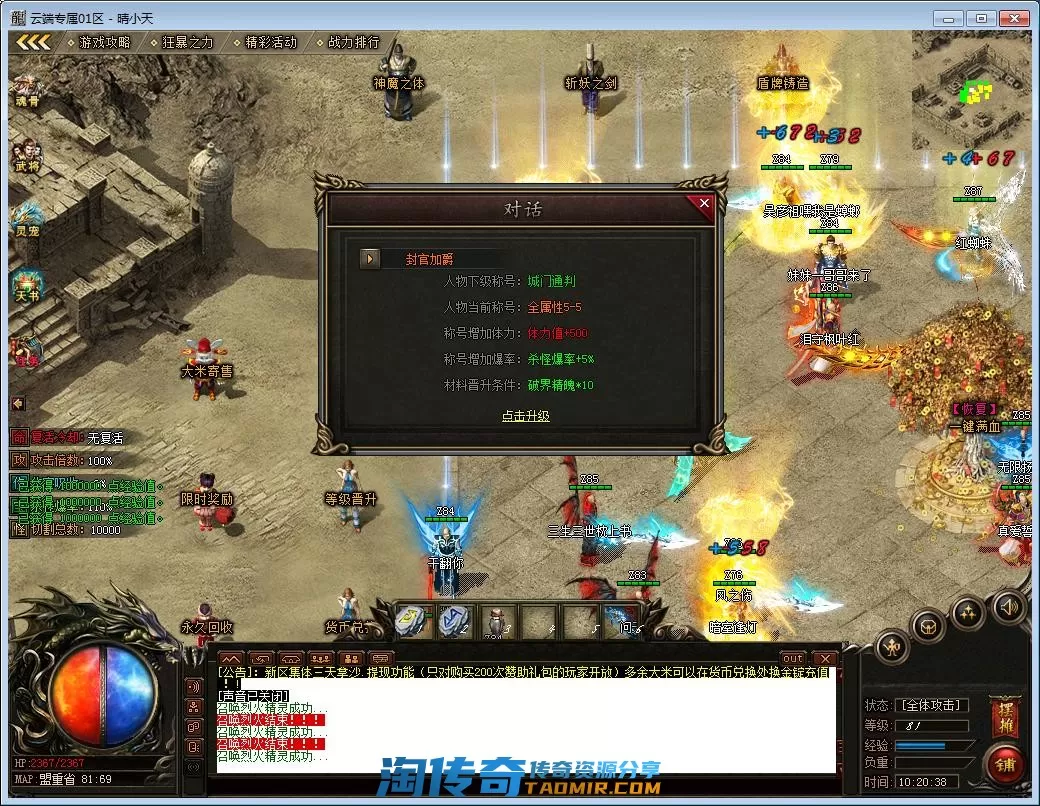The image size is (1040, 806).
Task: Open the 摆摊 stall button
Action: [1003, 715]
